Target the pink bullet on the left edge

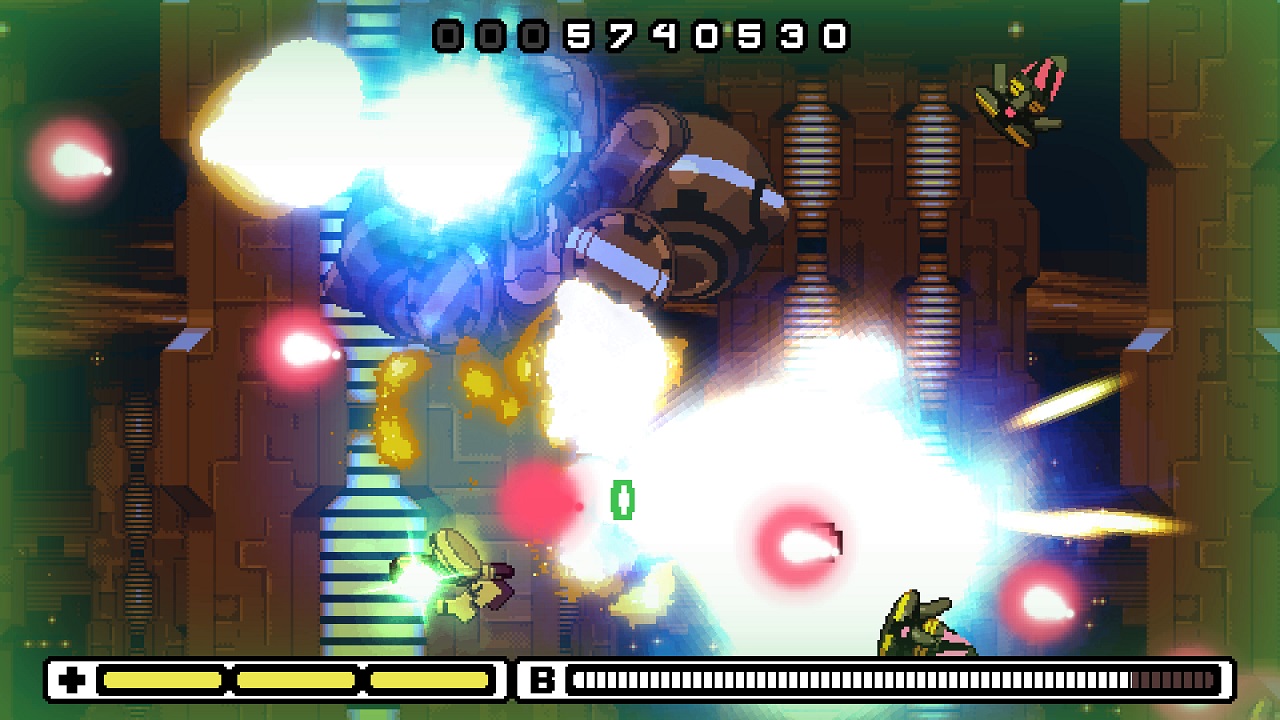tap(300, 345)
